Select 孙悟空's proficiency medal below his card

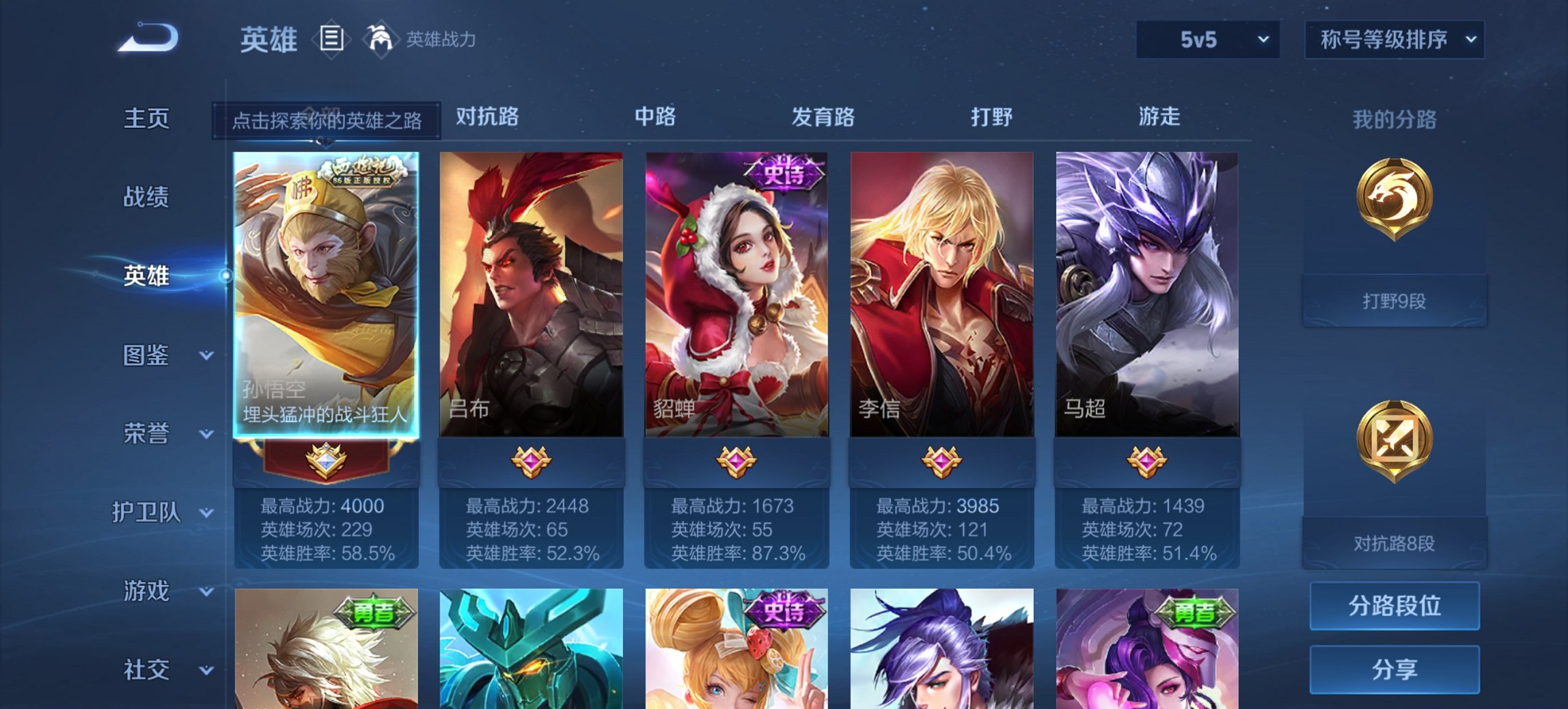[x=325, y=461]
